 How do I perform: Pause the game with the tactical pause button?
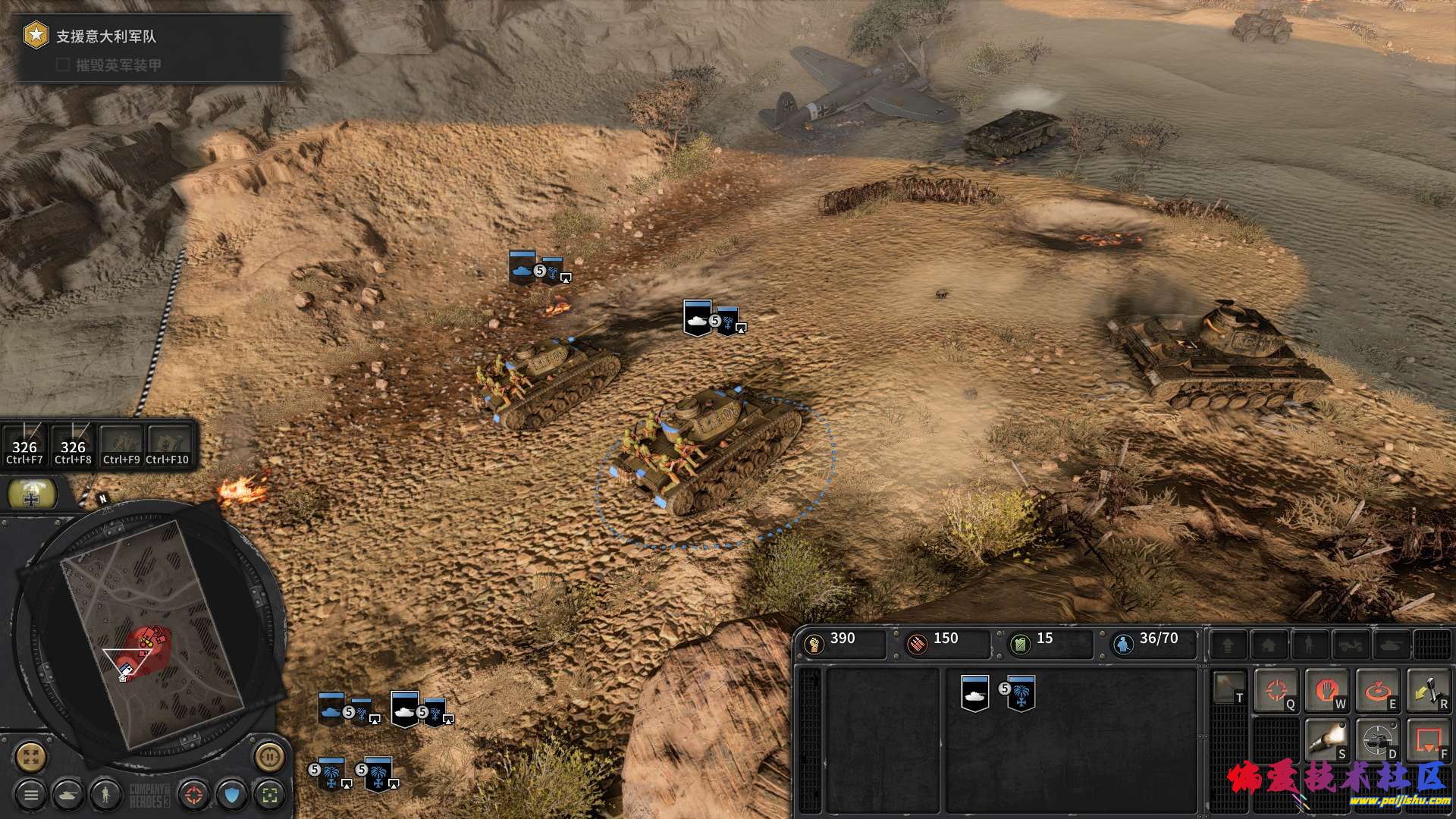coord(268,756)
